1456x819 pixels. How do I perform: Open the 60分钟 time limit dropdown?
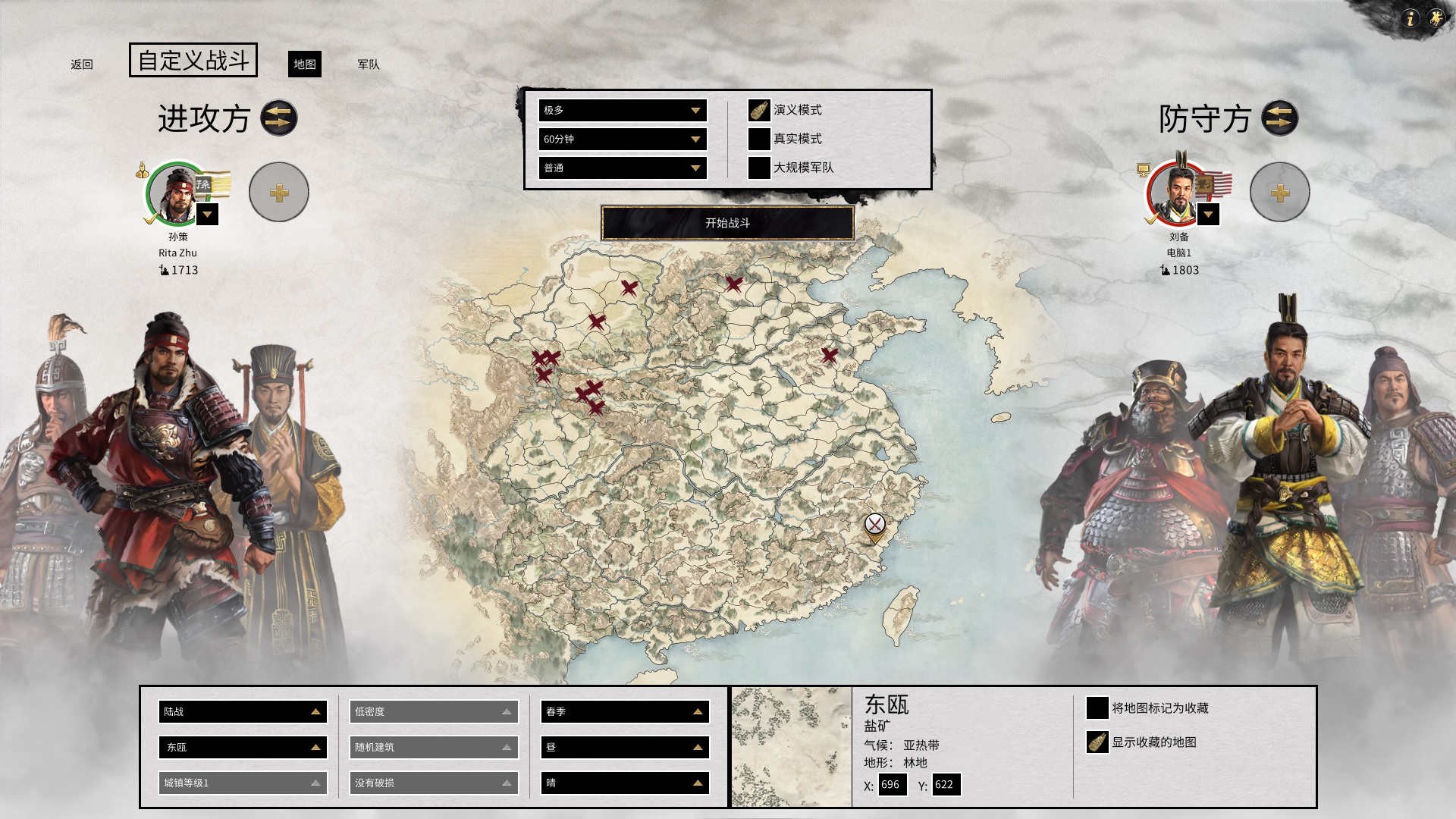click(622, 139)
